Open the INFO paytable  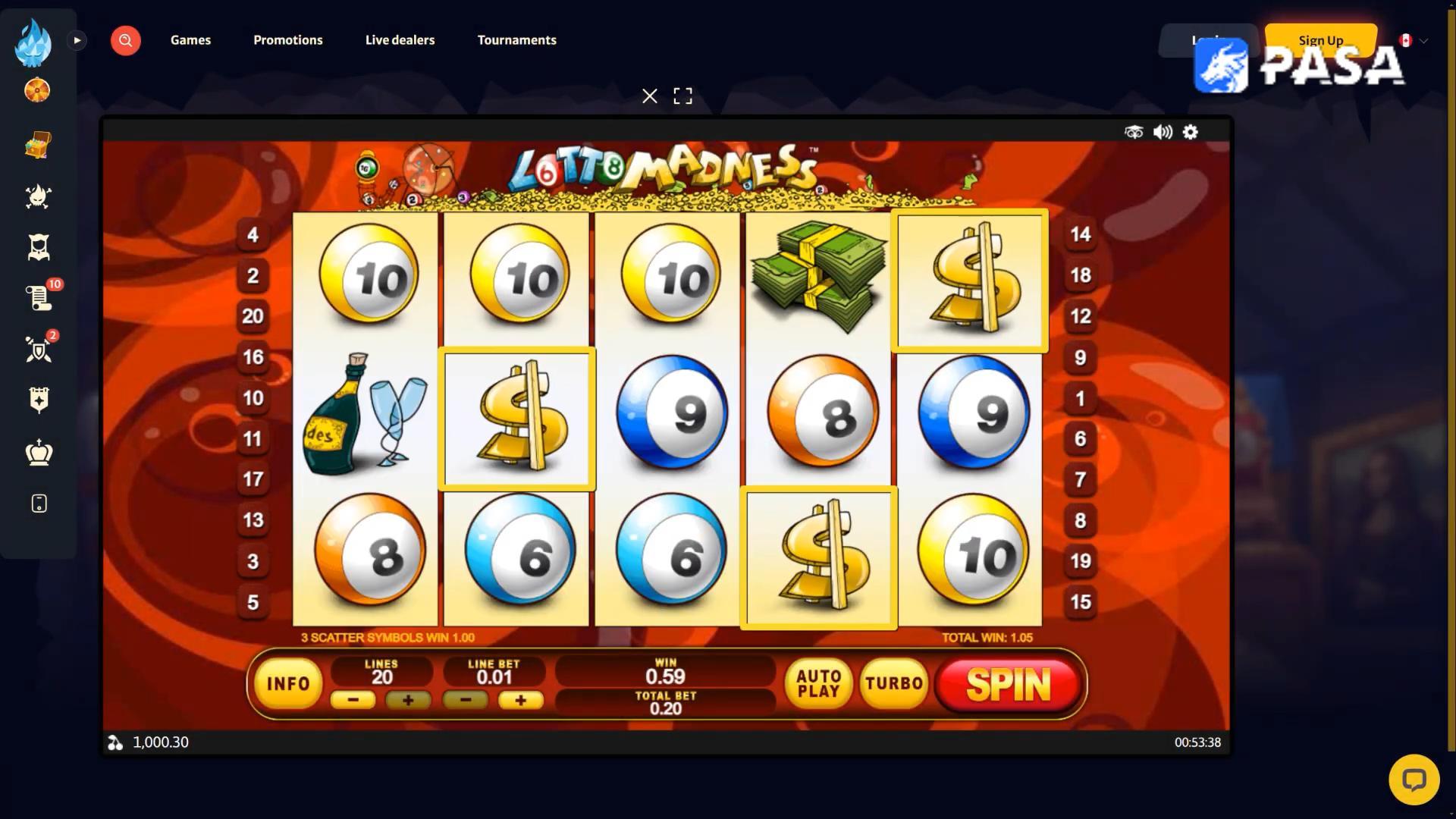click(288, 684)
